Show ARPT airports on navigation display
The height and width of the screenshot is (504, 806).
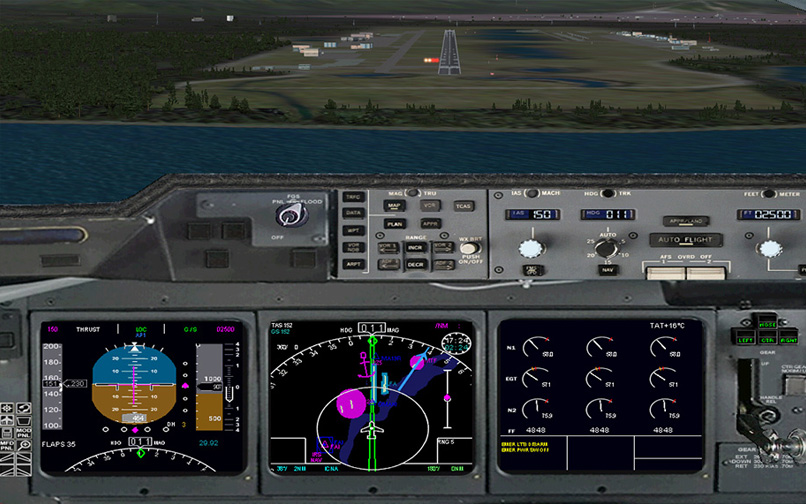click(354, 264)
